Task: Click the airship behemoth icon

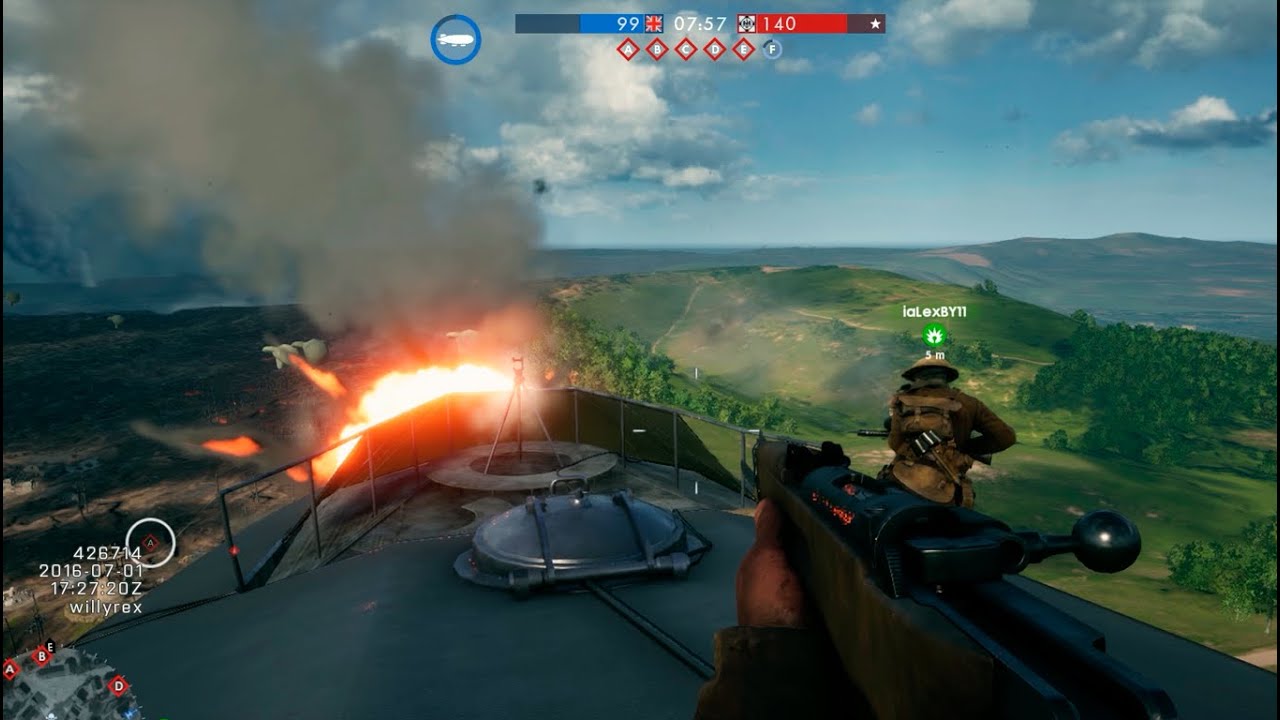Action: (456, 40)
